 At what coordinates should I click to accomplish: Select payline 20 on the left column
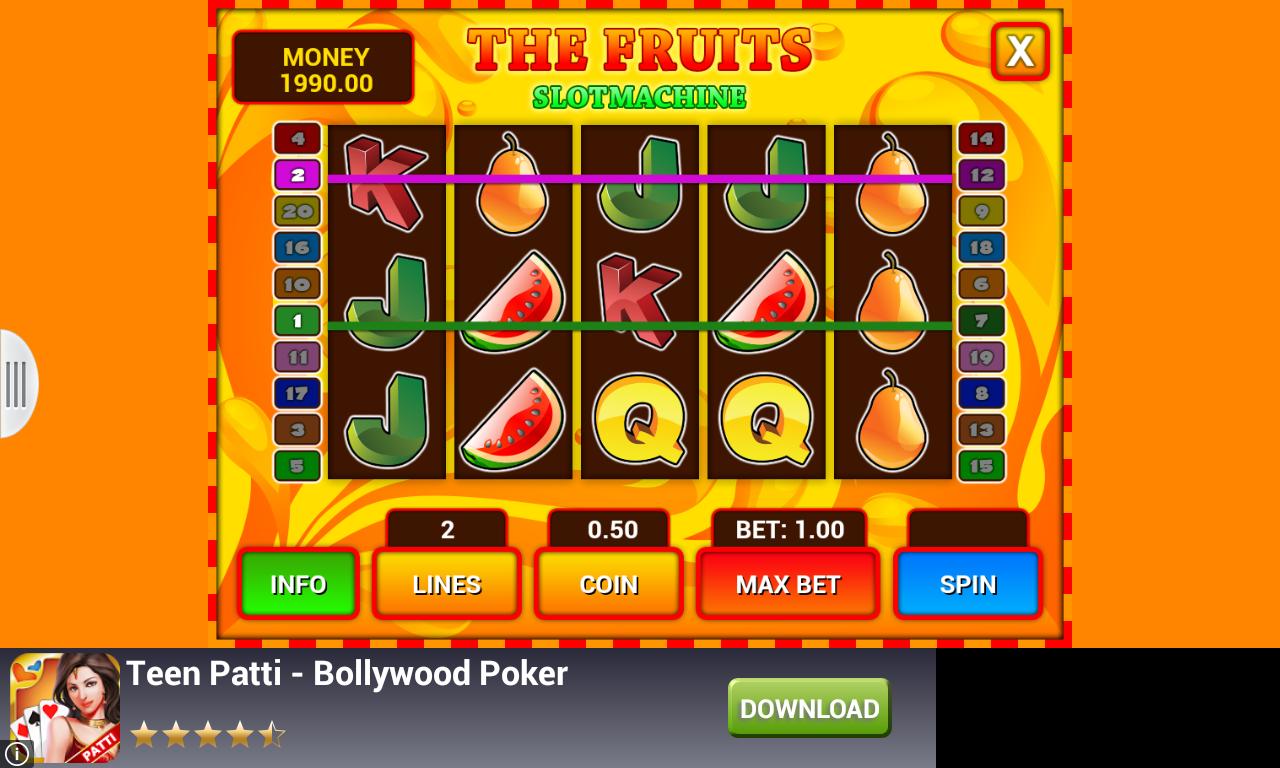[x=297, y=211]
